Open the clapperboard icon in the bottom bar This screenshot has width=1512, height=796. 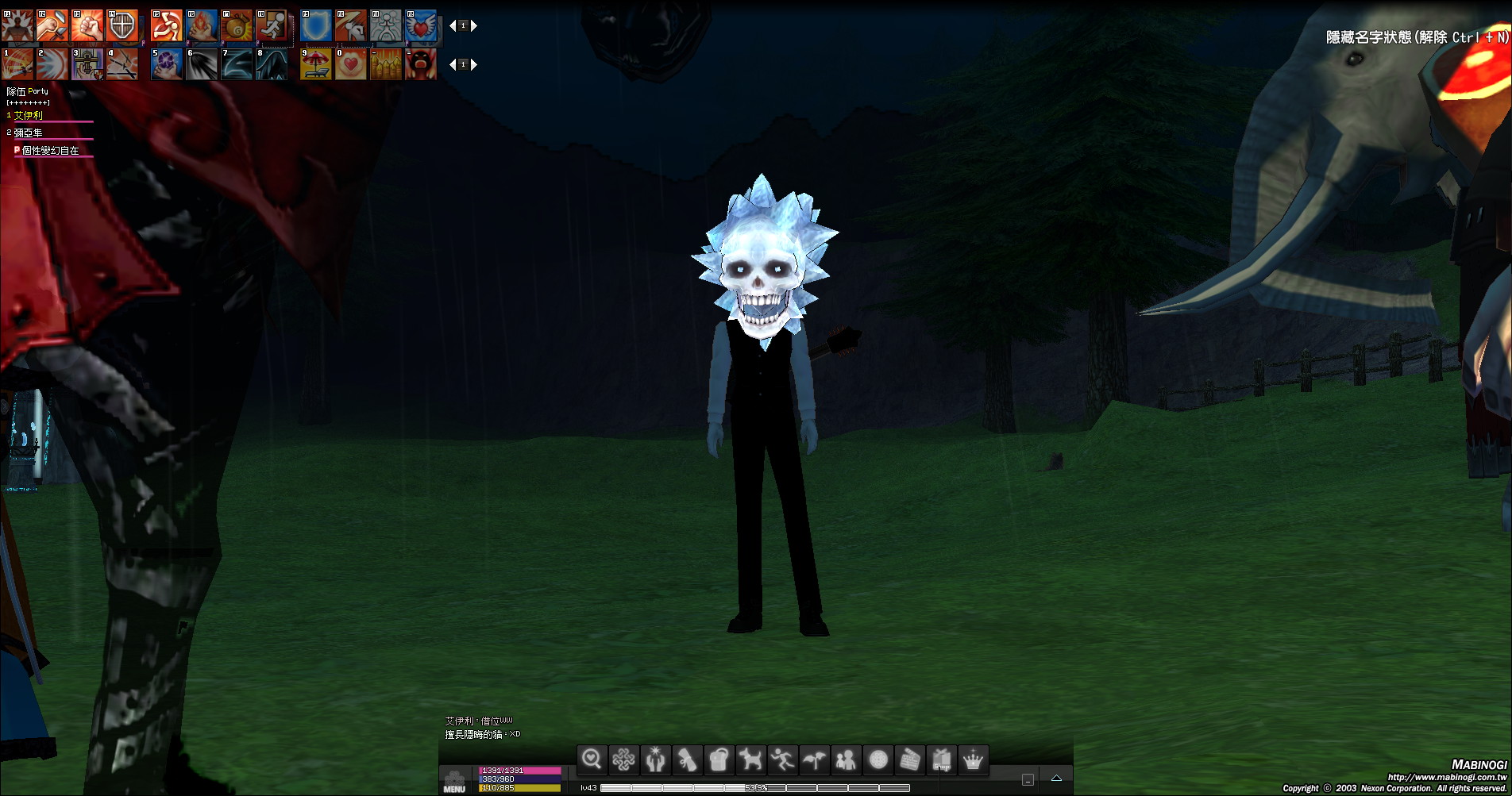(910, 760)
